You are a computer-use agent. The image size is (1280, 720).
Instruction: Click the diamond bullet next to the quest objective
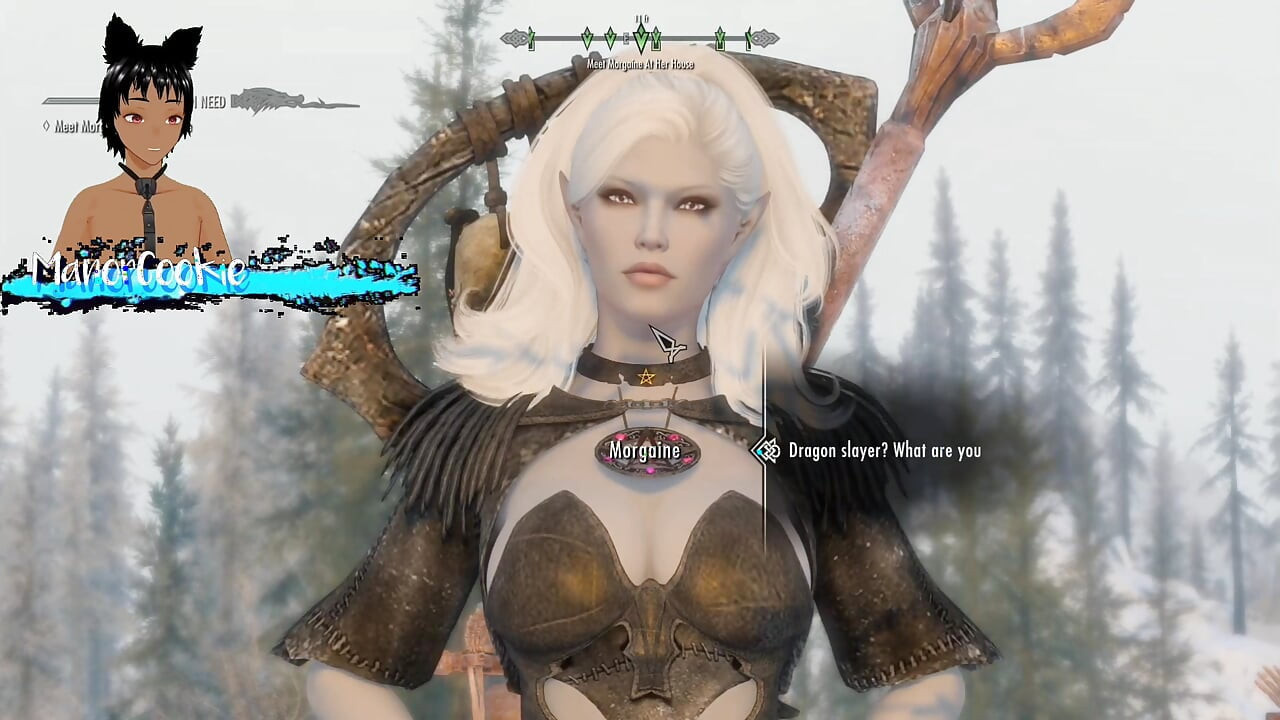pyautogui.click(x=47, y=126)
